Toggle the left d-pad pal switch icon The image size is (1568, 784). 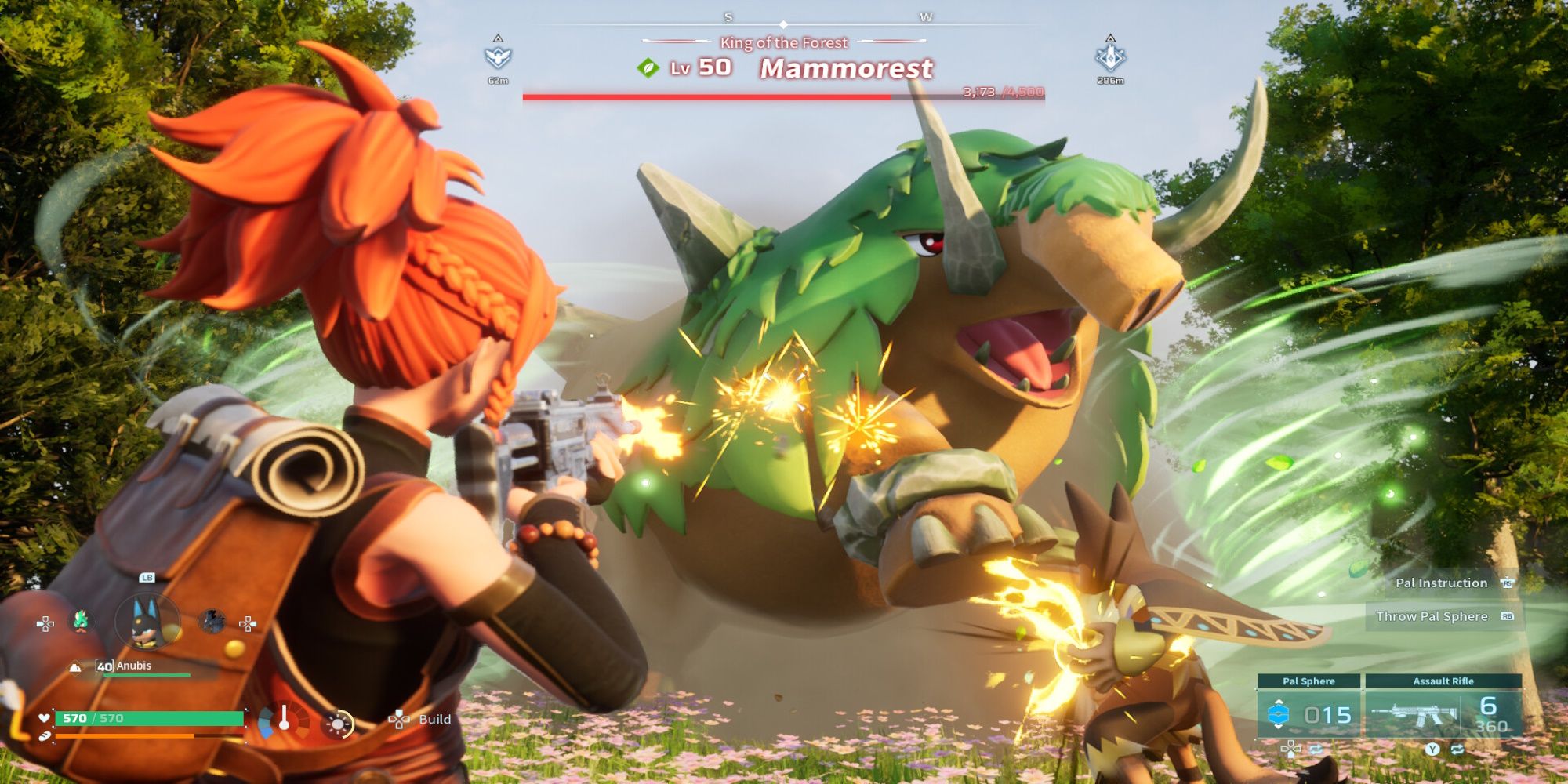click(x=45, y=622)
